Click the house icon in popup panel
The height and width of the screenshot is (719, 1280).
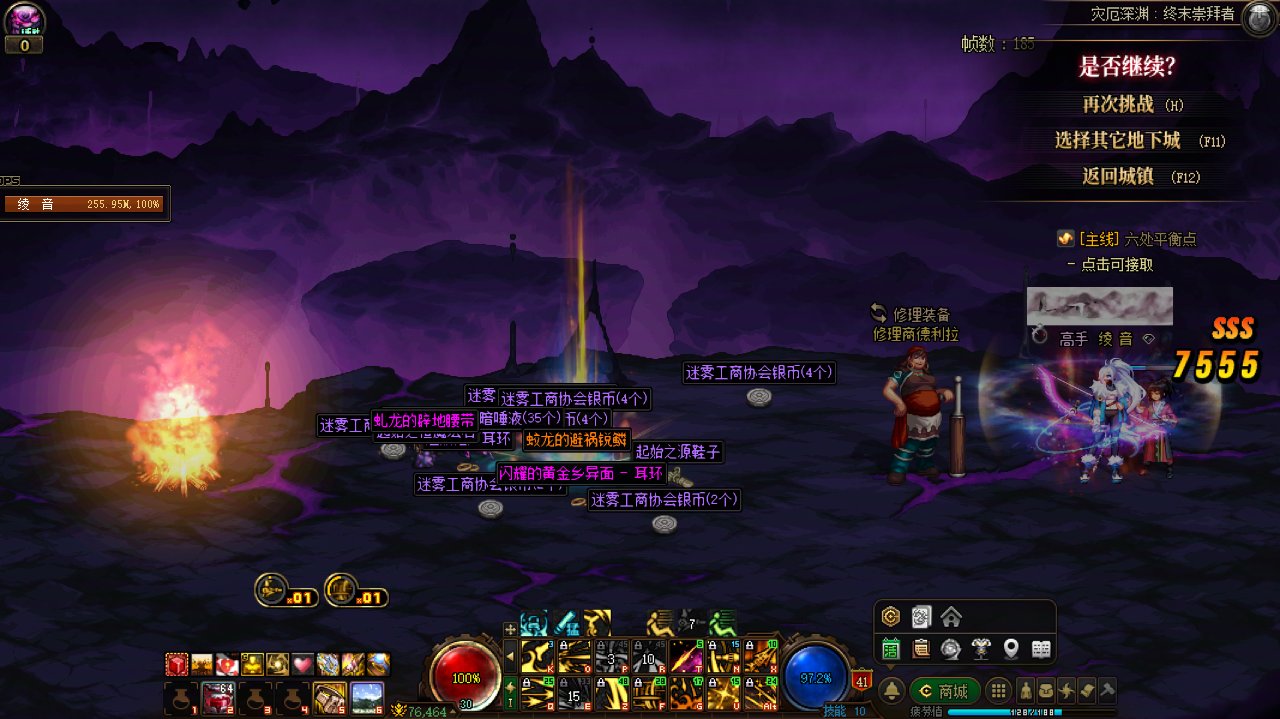point(951,616)
